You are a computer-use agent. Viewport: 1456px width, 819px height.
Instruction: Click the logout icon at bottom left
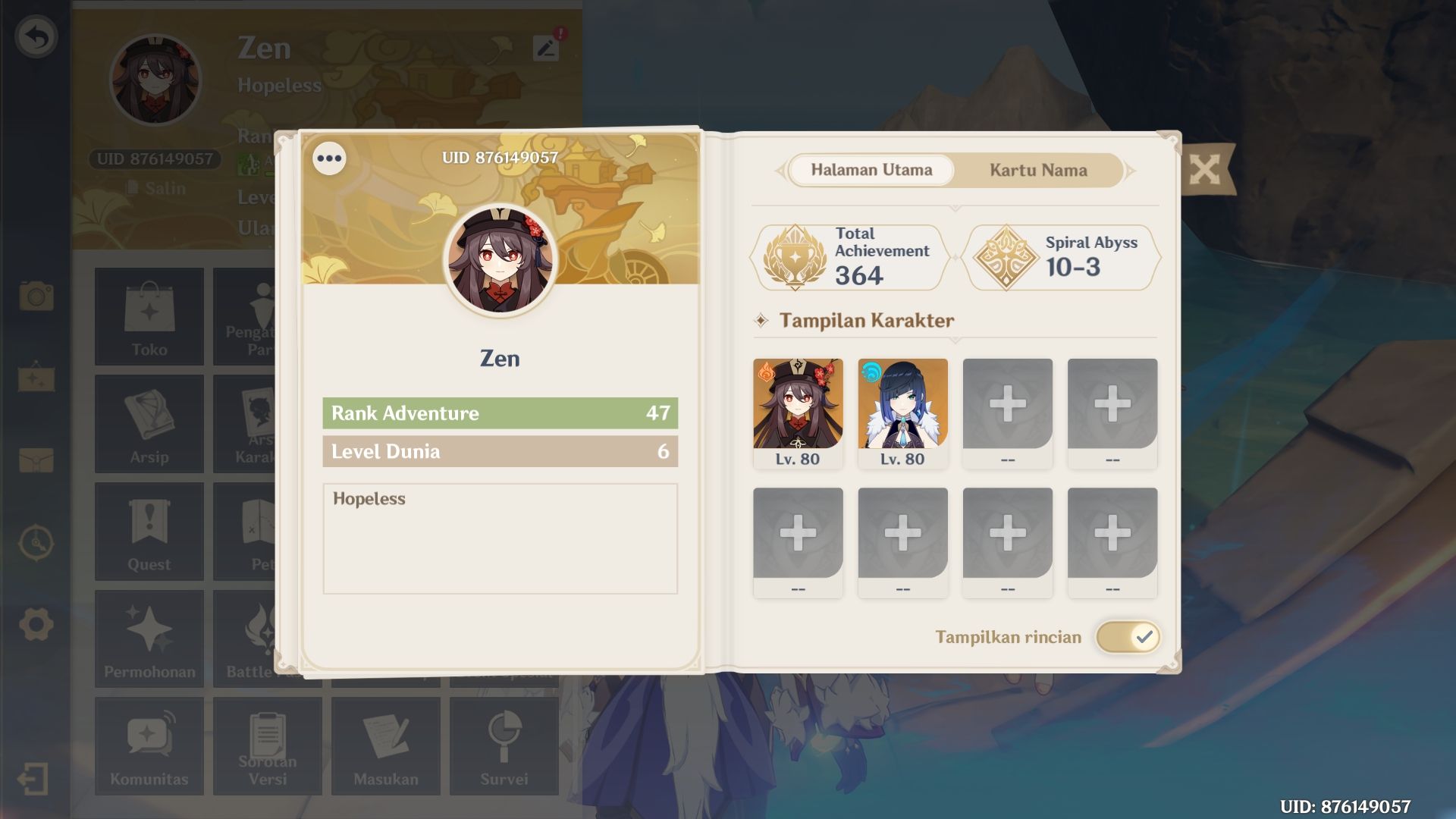pyautogui.click(x=33, y=777)
